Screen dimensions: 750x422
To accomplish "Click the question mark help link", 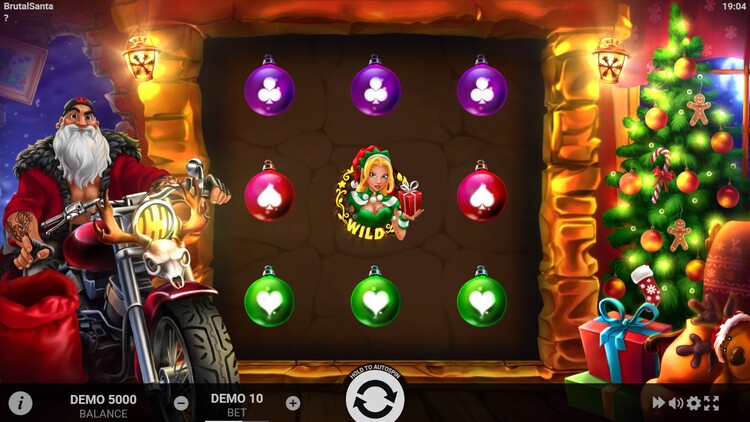I will [6, 18].
